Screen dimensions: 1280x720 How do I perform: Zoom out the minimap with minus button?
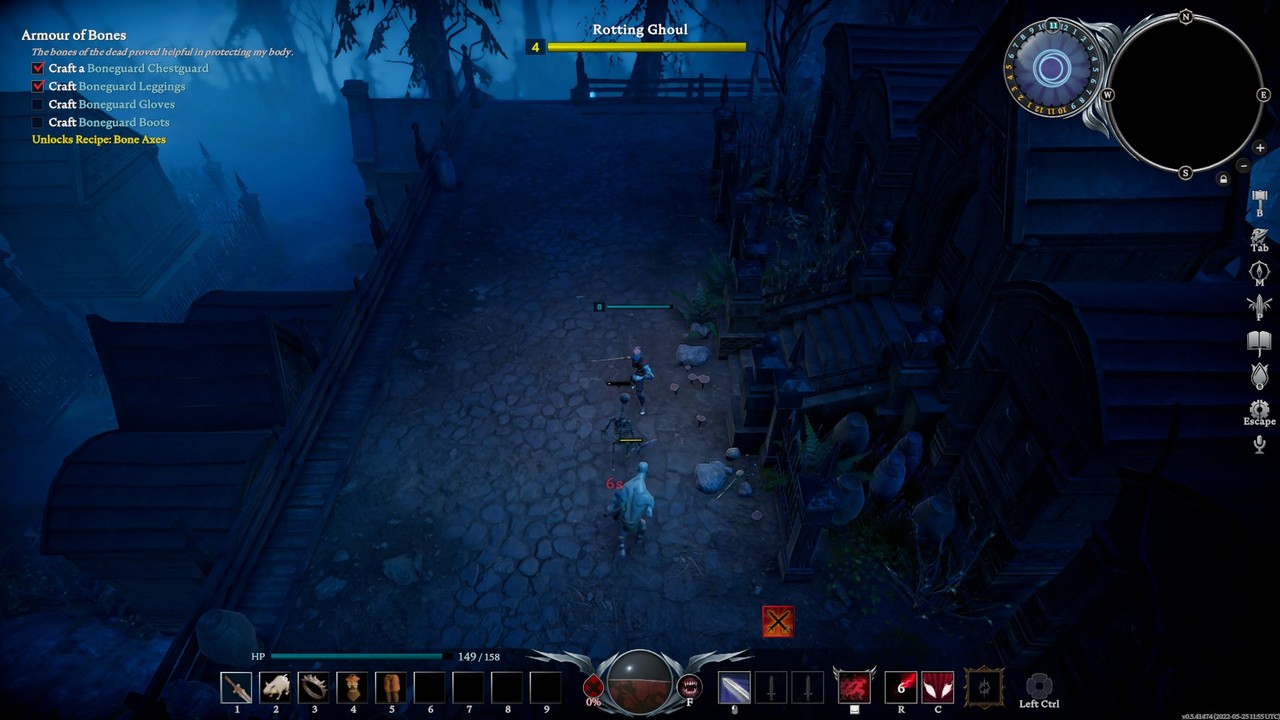click(x=1244, y=165)
